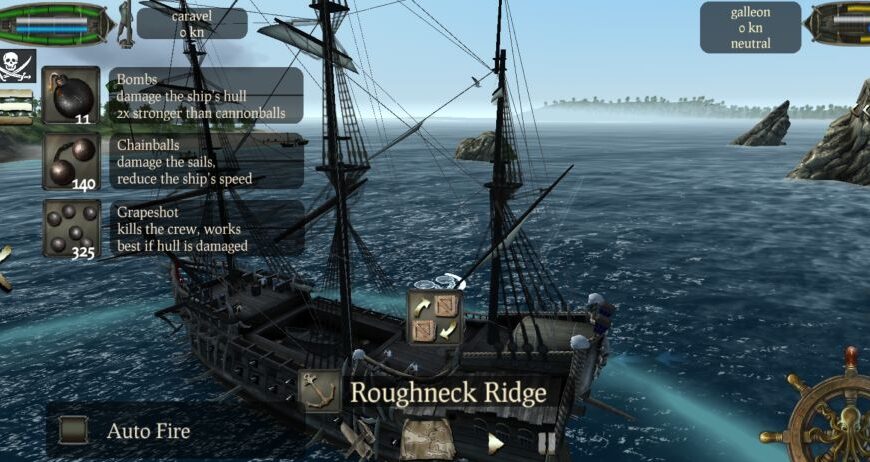This screenshot has height=462, width=870.
Task: Choose Chainballs ammo to damage sails
Action: [x=71, y=161]
